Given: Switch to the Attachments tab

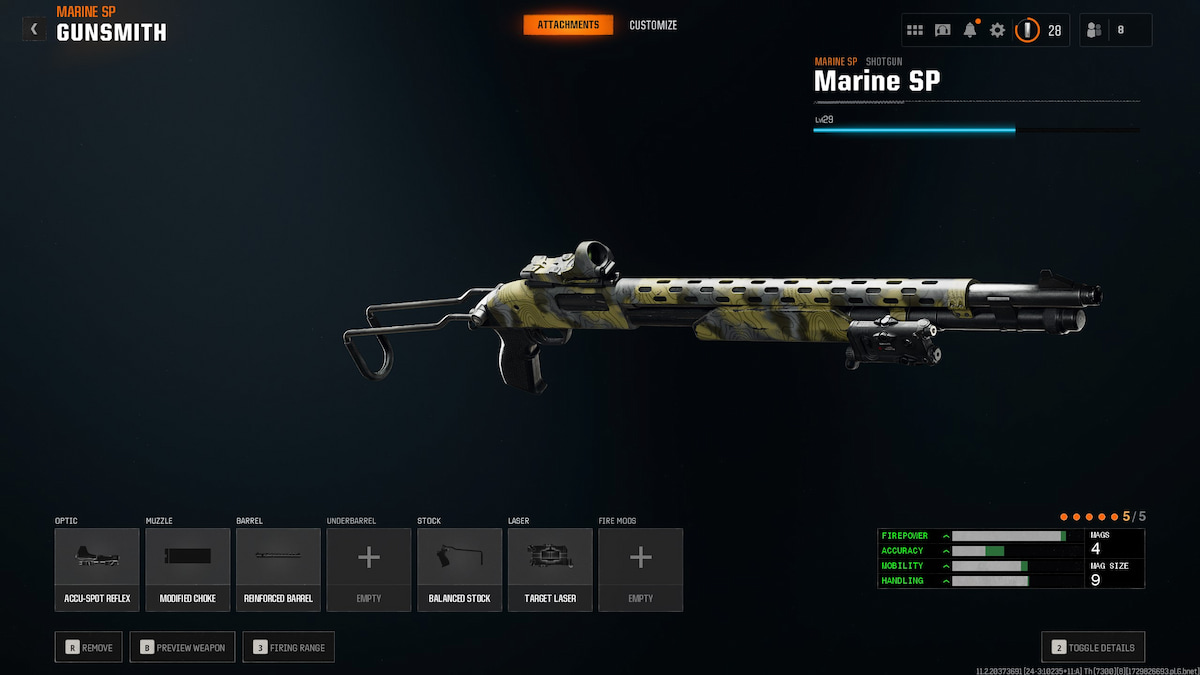Looking at the screenshot, I should [568, 25].
